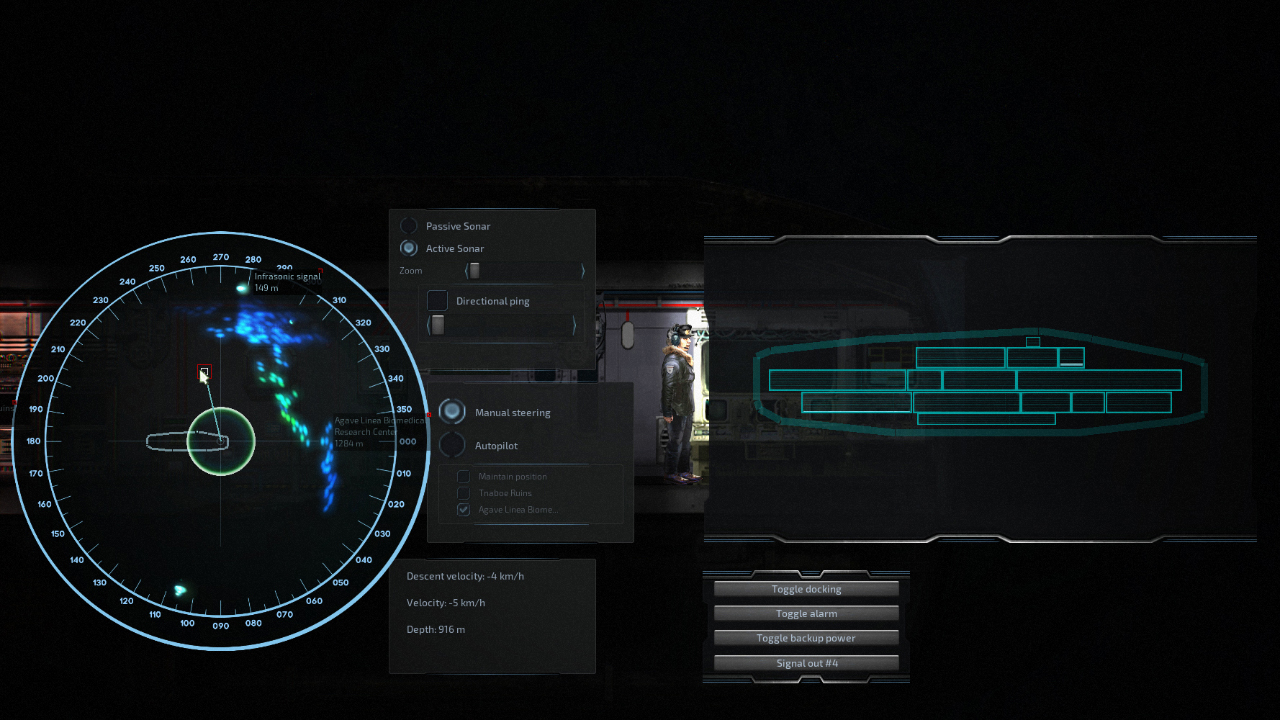Check the Maintain position option
Screen dimensions: 1280x720
click(463, 476)
